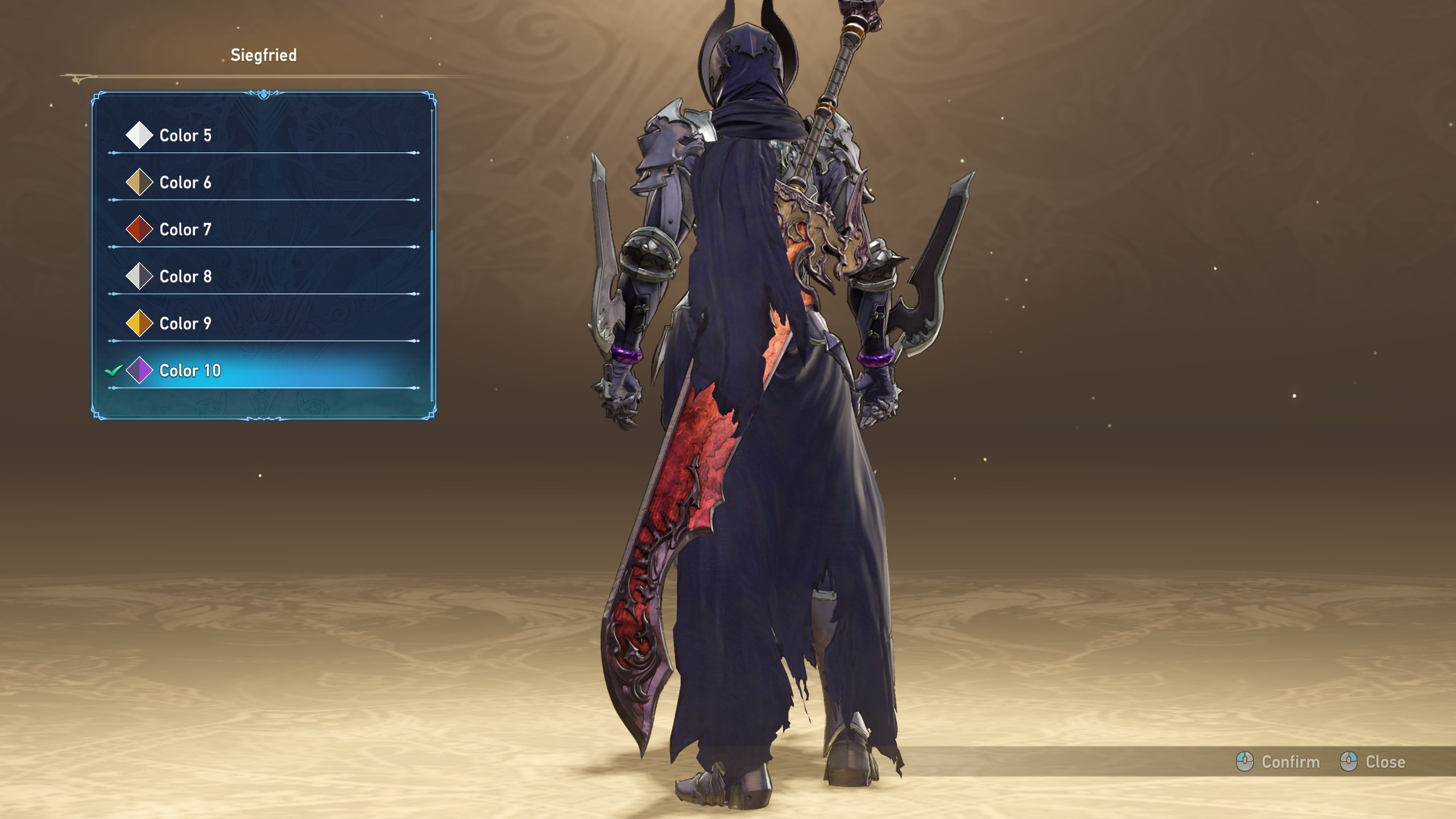Choose the Color 9 gold option
The height and width of the screenshot is (819, 1456).
click(x=185, y=324)
